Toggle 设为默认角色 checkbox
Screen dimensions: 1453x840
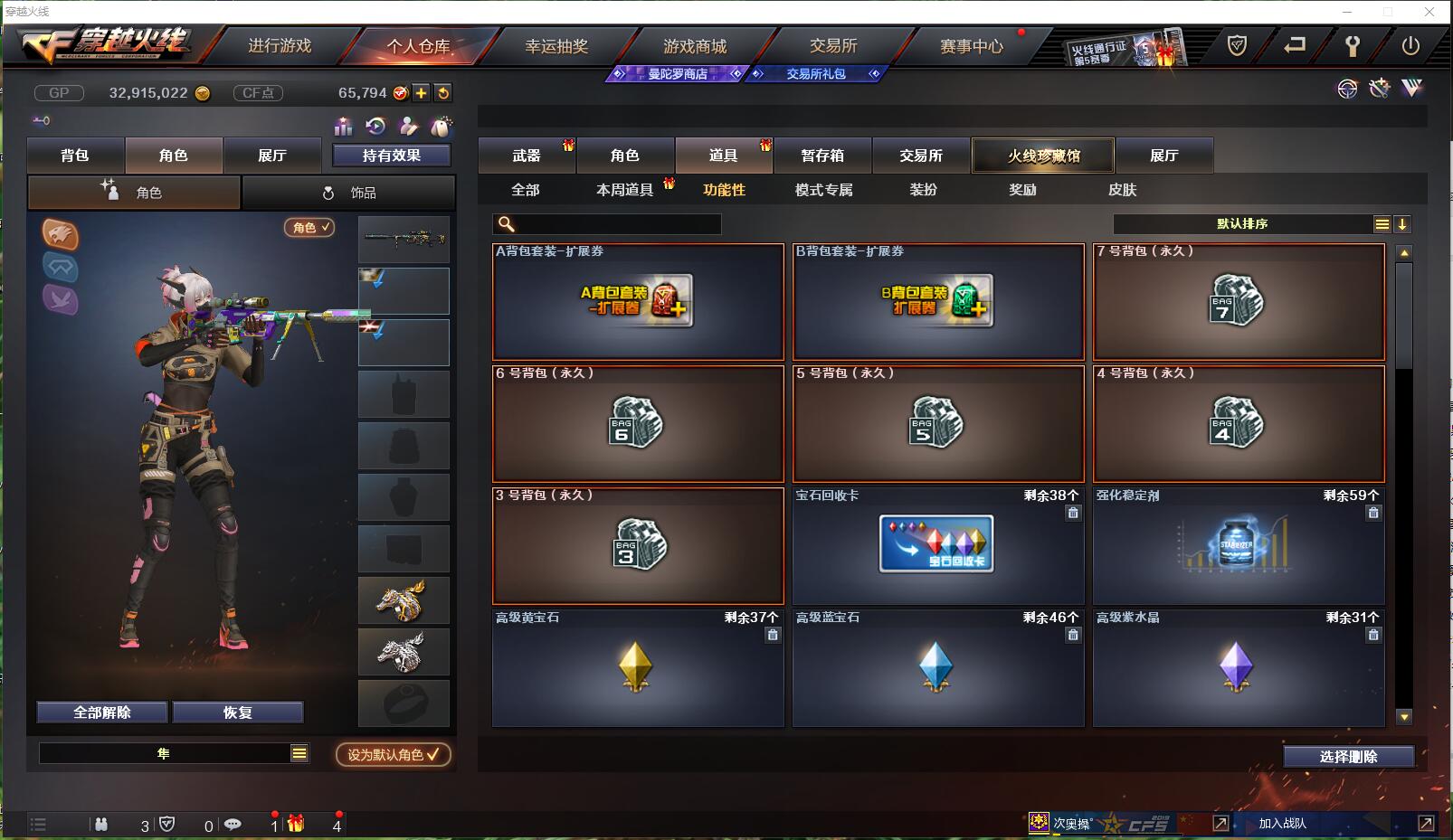(x=391, y=755)
